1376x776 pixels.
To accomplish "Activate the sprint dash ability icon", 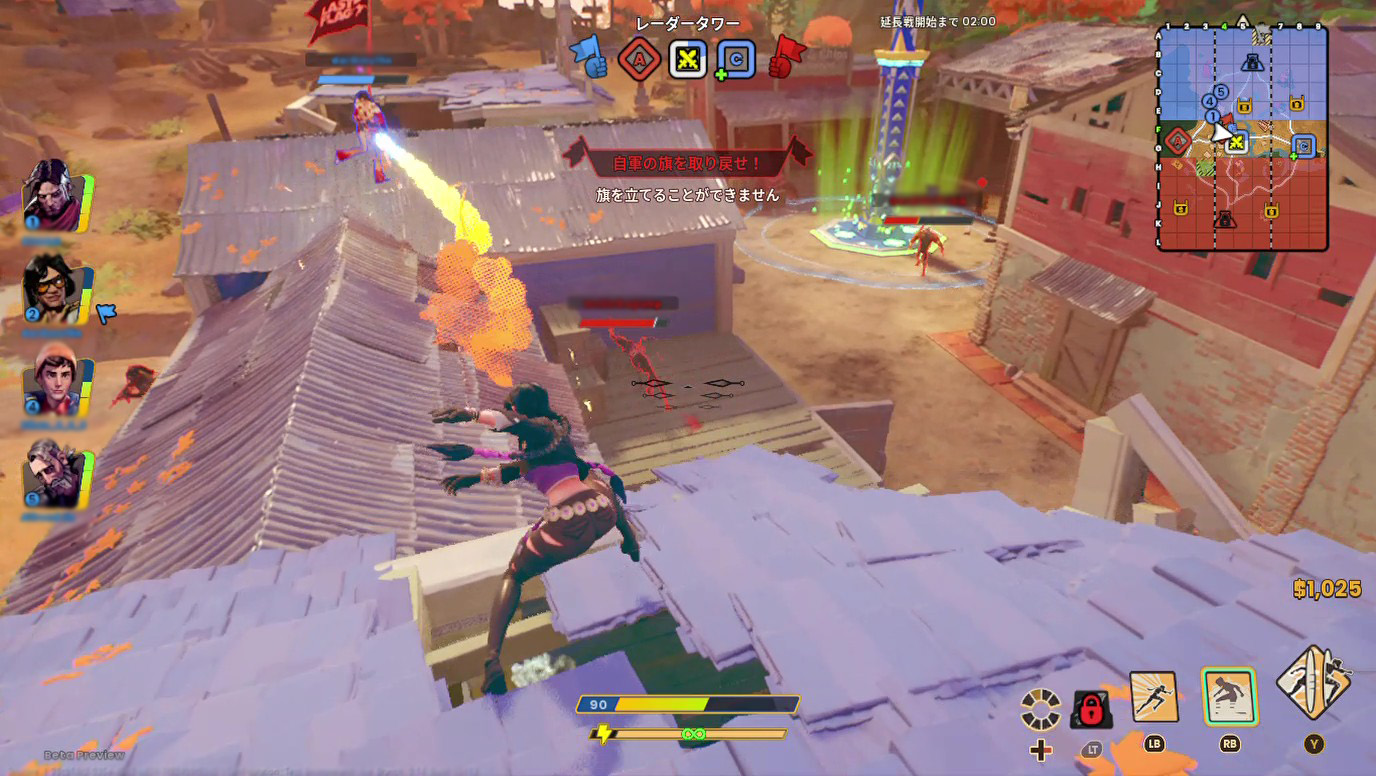I will coord(1153,697).
